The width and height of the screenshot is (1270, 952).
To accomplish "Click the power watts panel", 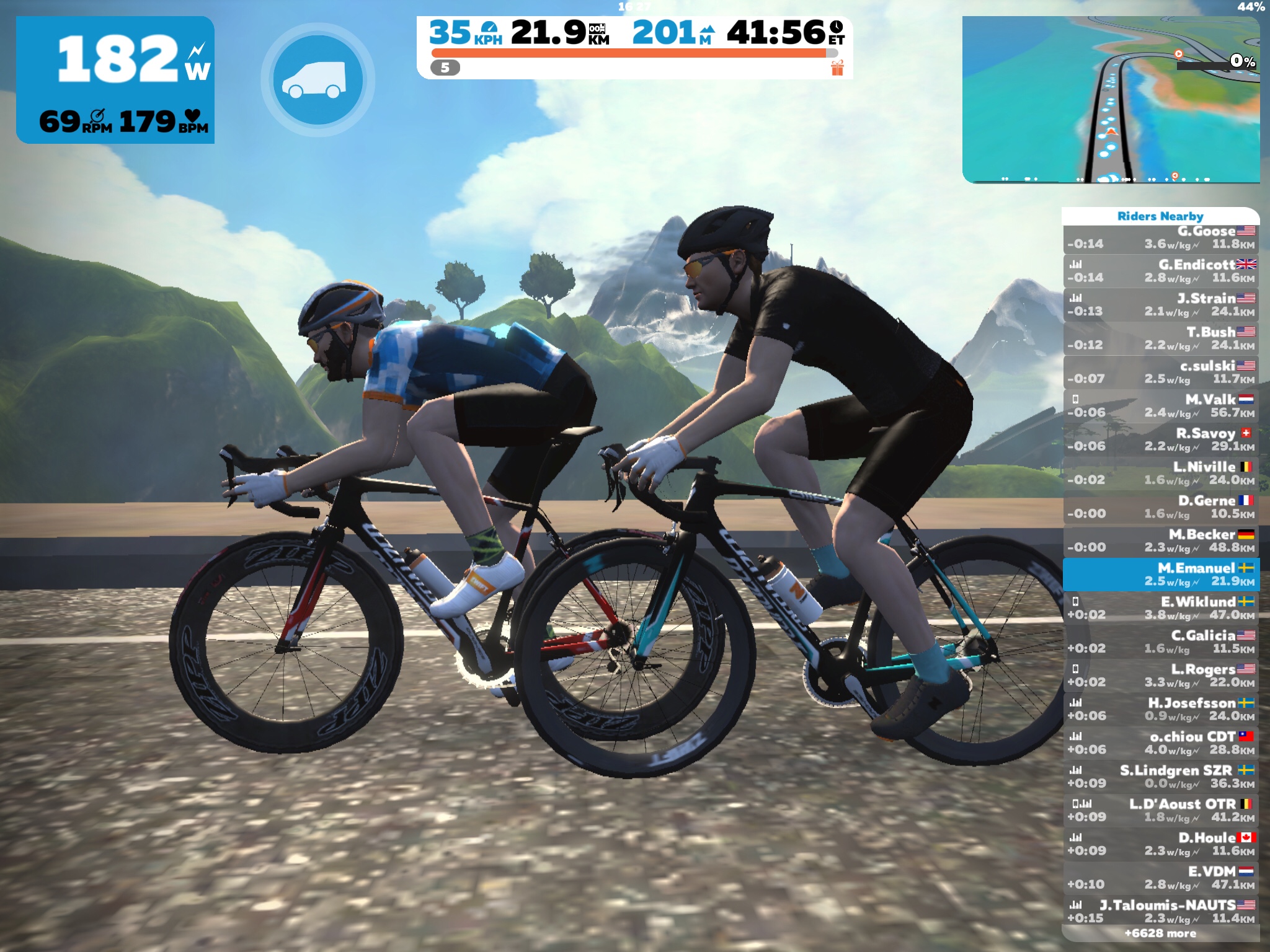I will [115, 80].
